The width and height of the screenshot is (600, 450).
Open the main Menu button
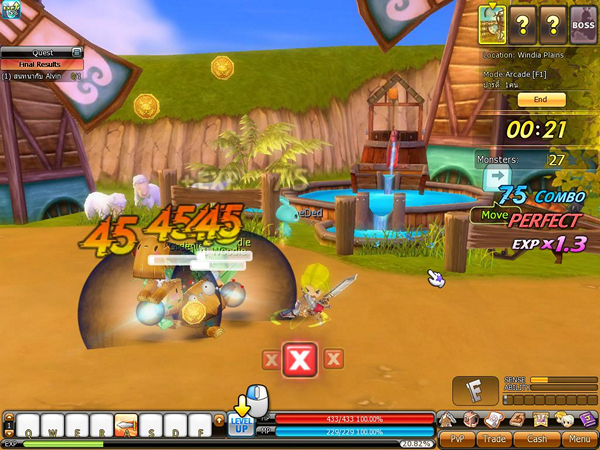[x=577, y=438]
